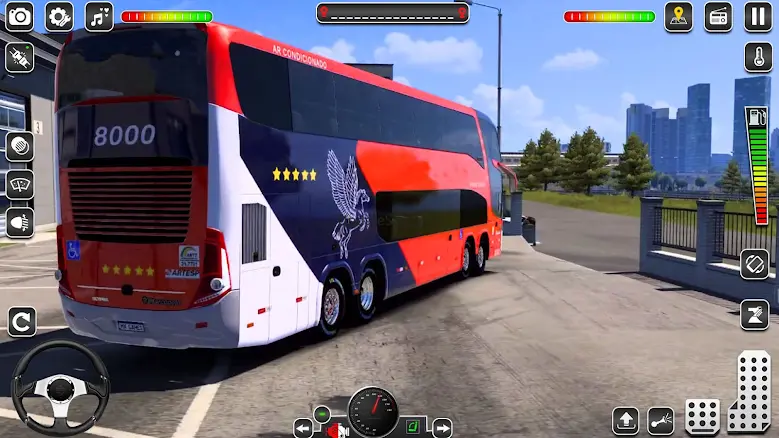Image resolution: width=779 pixels, height=438 pixels.
Task: Activate the right turn signal arrow
Action: (x=441, y=428)
